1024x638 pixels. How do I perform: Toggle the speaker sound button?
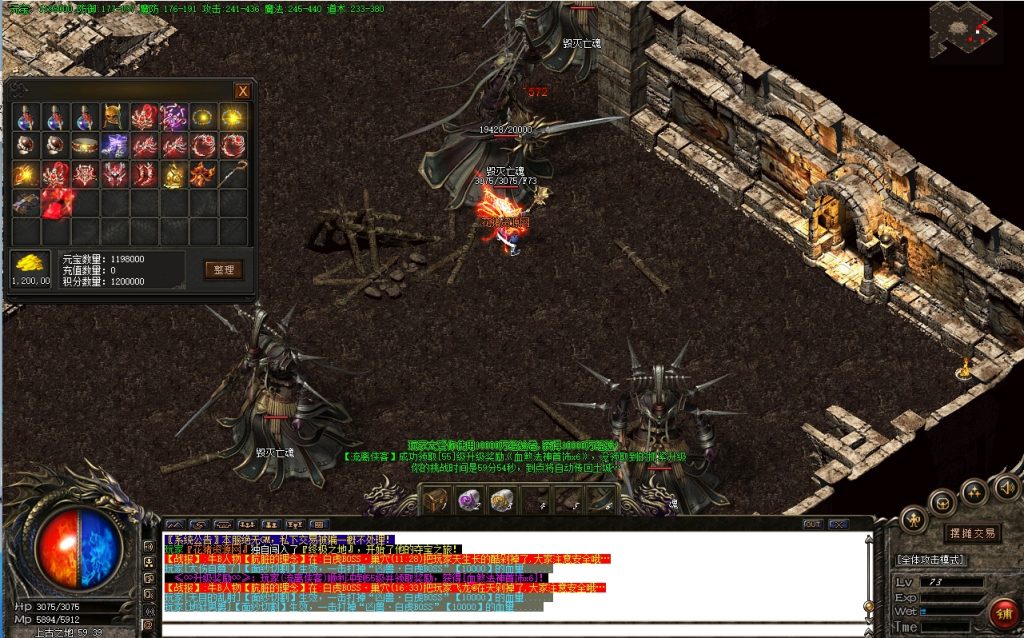pyautogui.click(x=1007, y=488)
